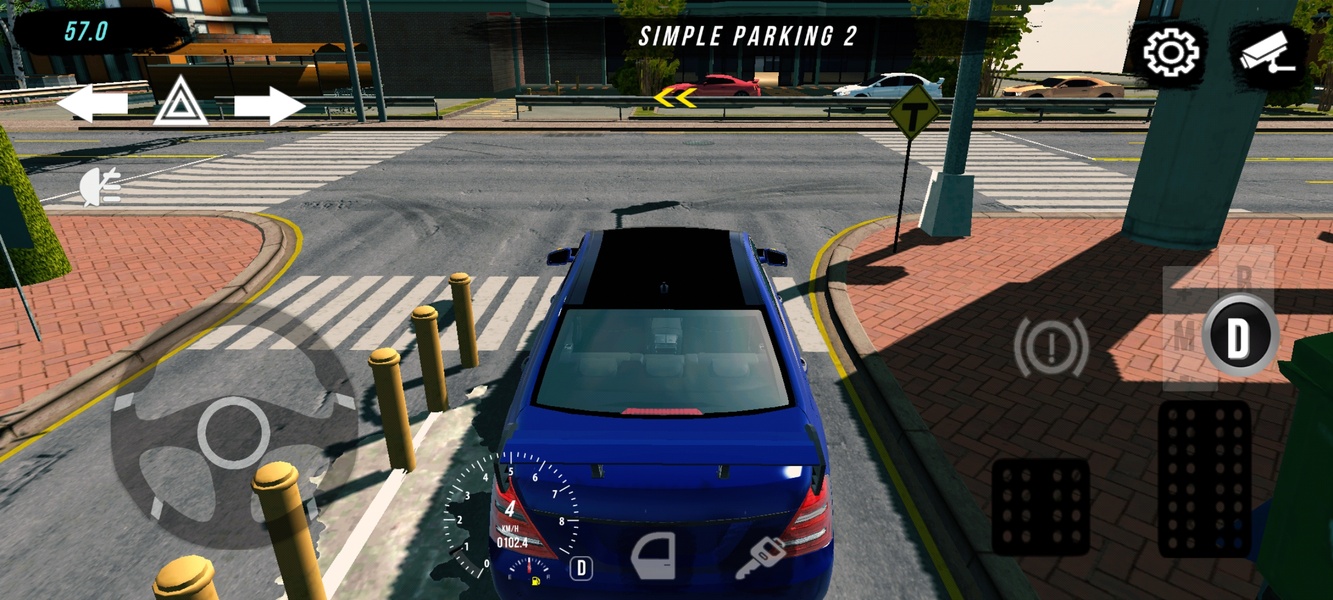Screen dimensions: 1333x600
Task: Step on the accelerator pedal
Action: coord(1204,478)
